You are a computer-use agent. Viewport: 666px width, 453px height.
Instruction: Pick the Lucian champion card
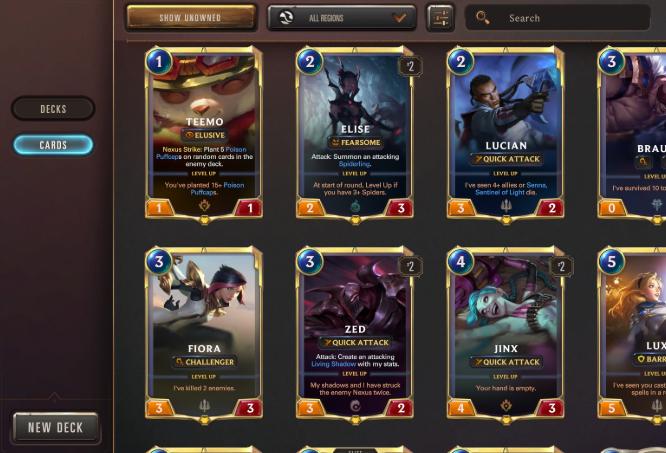click(x=505, y=133)
